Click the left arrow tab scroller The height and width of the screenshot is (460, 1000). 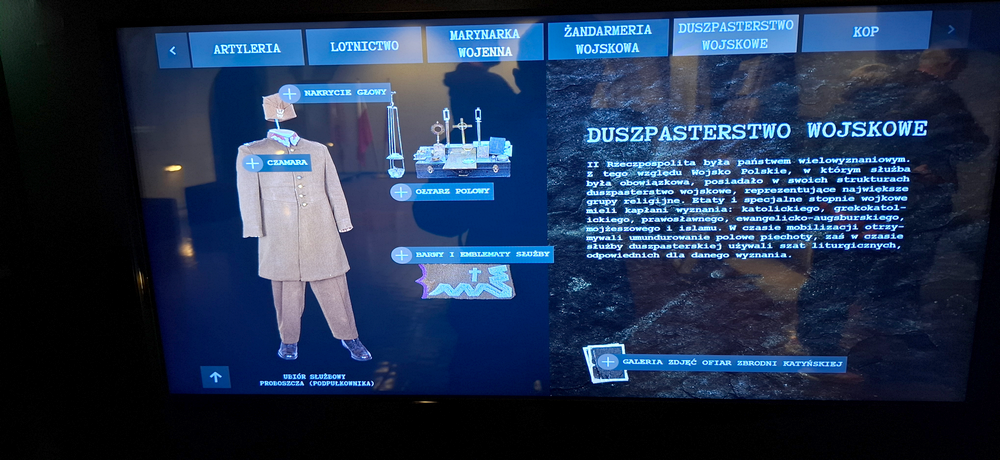pos(172,50)
